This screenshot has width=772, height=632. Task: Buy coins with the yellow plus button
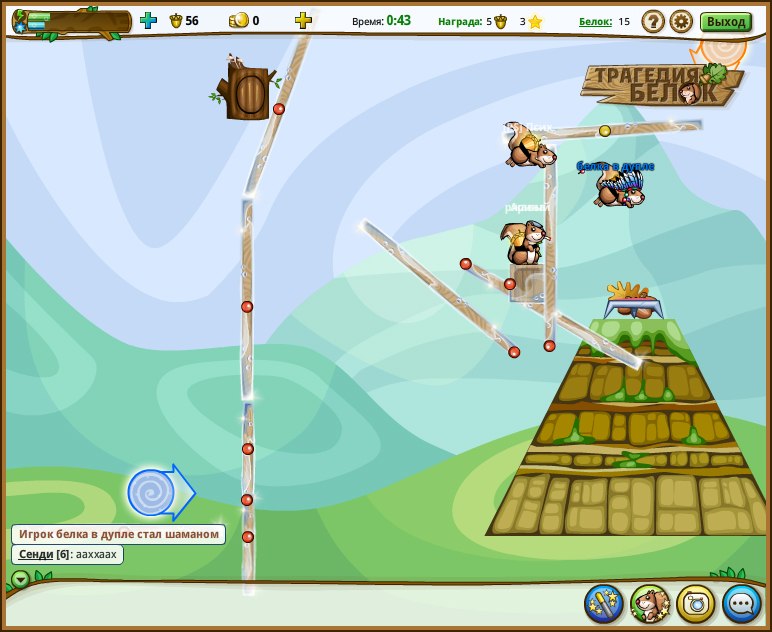click(x=303, y=20)
